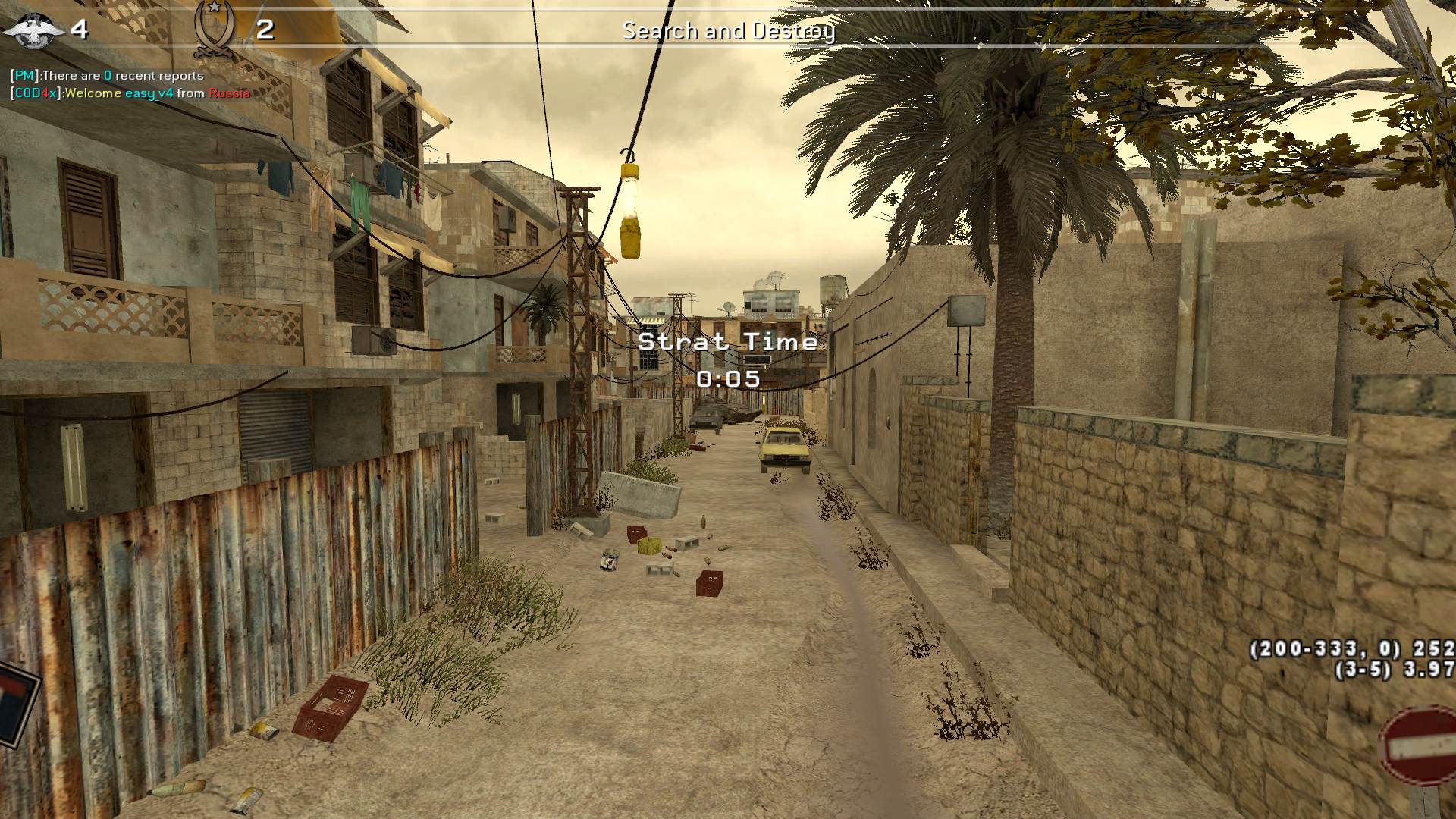Click the Marines eagle team emblem
Screen dimensions: 1456x819
click(34, 29)
